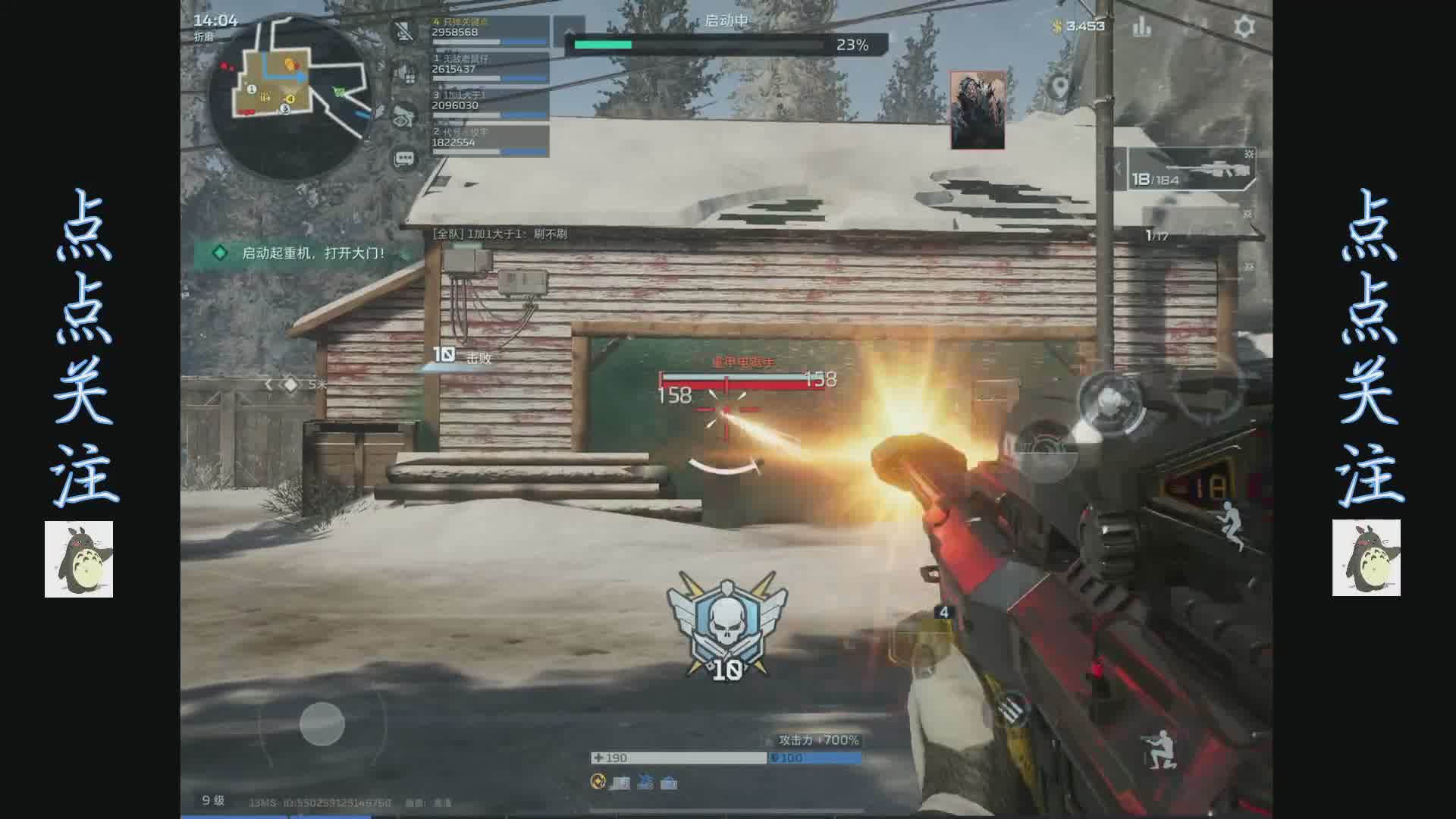Expand the weapon panel's left arrow
1456x819 pixels.
(1118, 169)
